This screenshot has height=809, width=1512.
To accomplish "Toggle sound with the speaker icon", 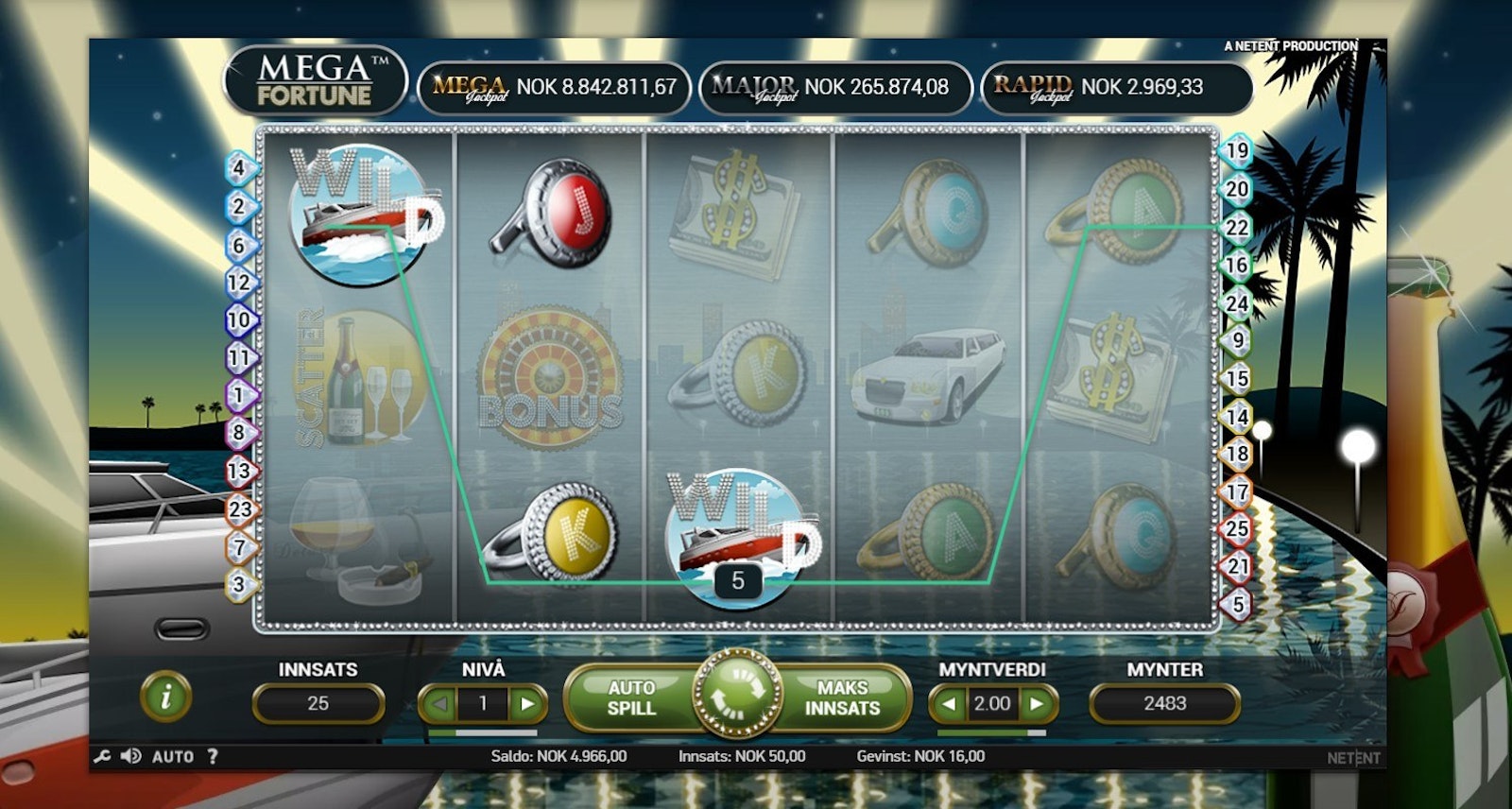I will click(131, 756).
